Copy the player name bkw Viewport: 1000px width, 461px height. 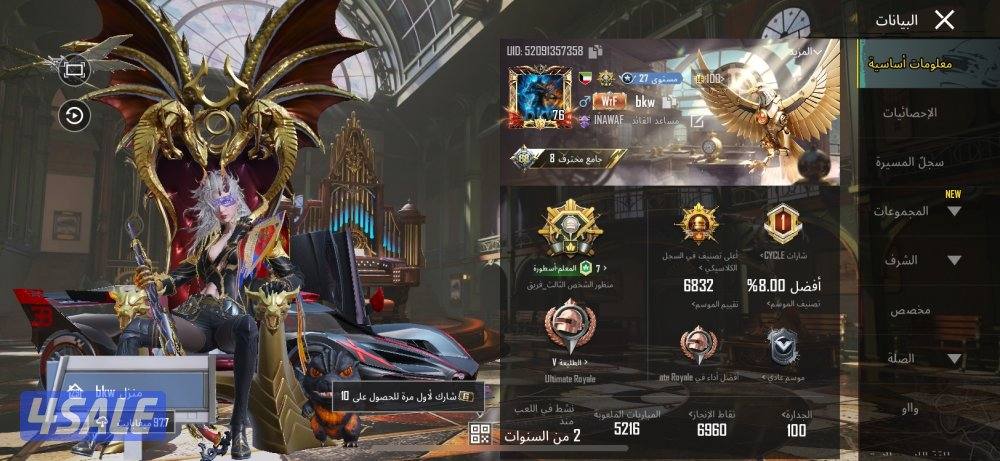669,101
